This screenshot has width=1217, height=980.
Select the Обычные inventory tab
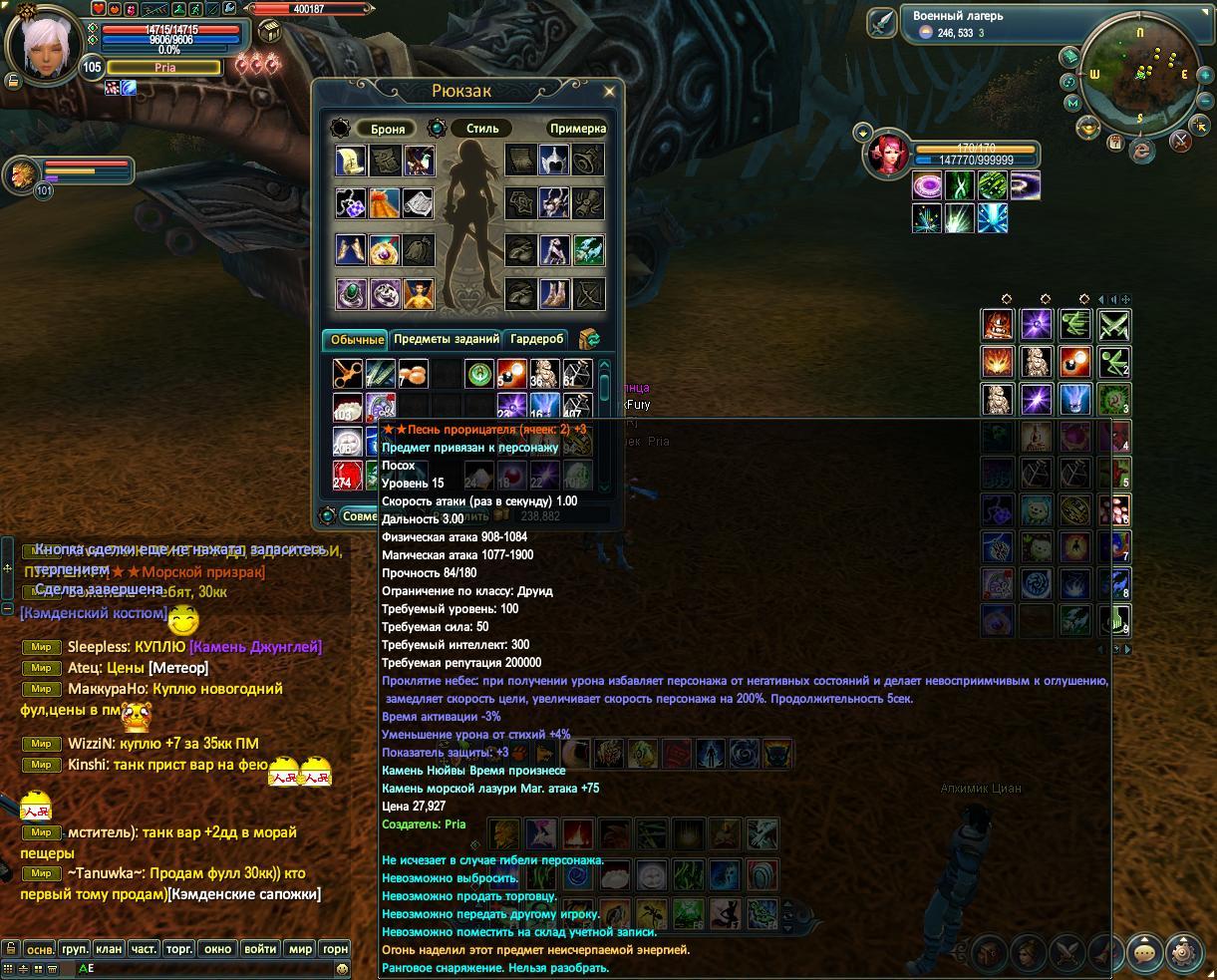point(356,340)
